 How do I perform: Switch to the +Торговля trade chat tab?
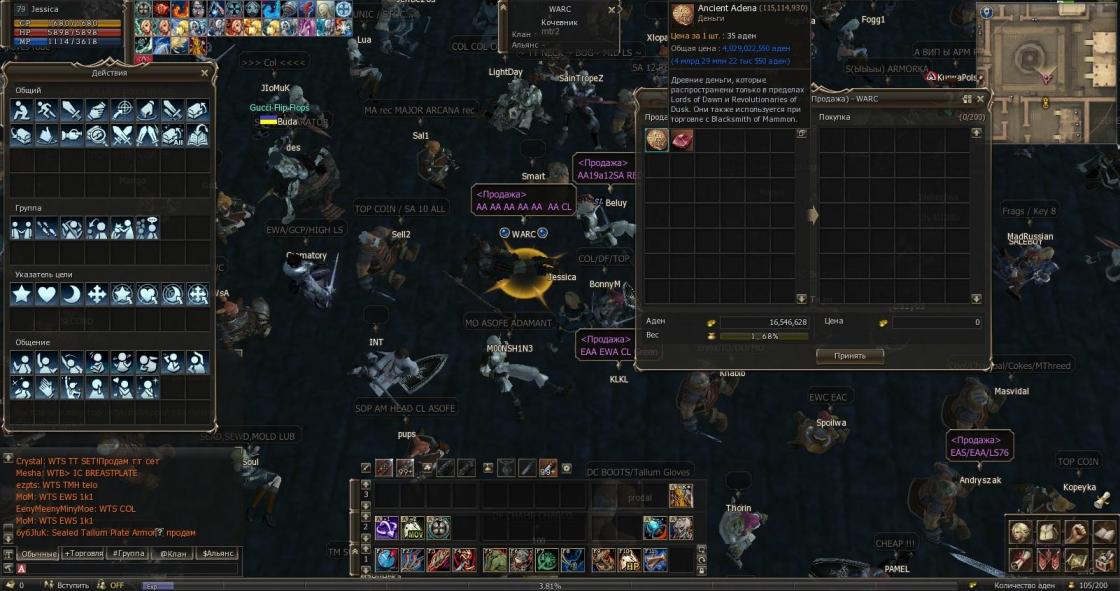point(83,553)
